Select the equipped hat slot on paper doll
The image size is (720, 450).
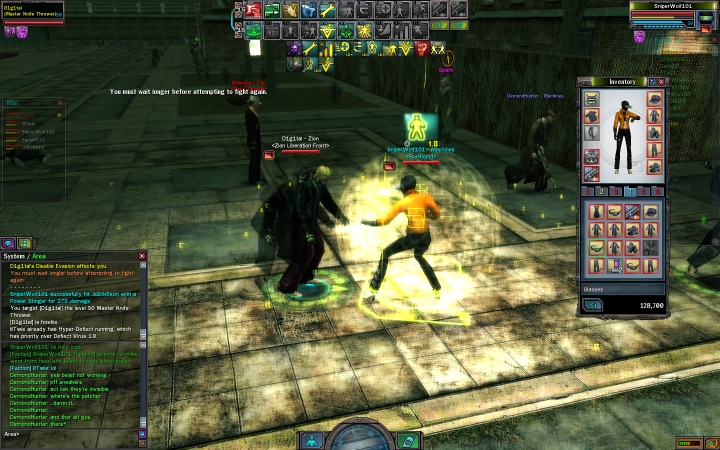654,99
